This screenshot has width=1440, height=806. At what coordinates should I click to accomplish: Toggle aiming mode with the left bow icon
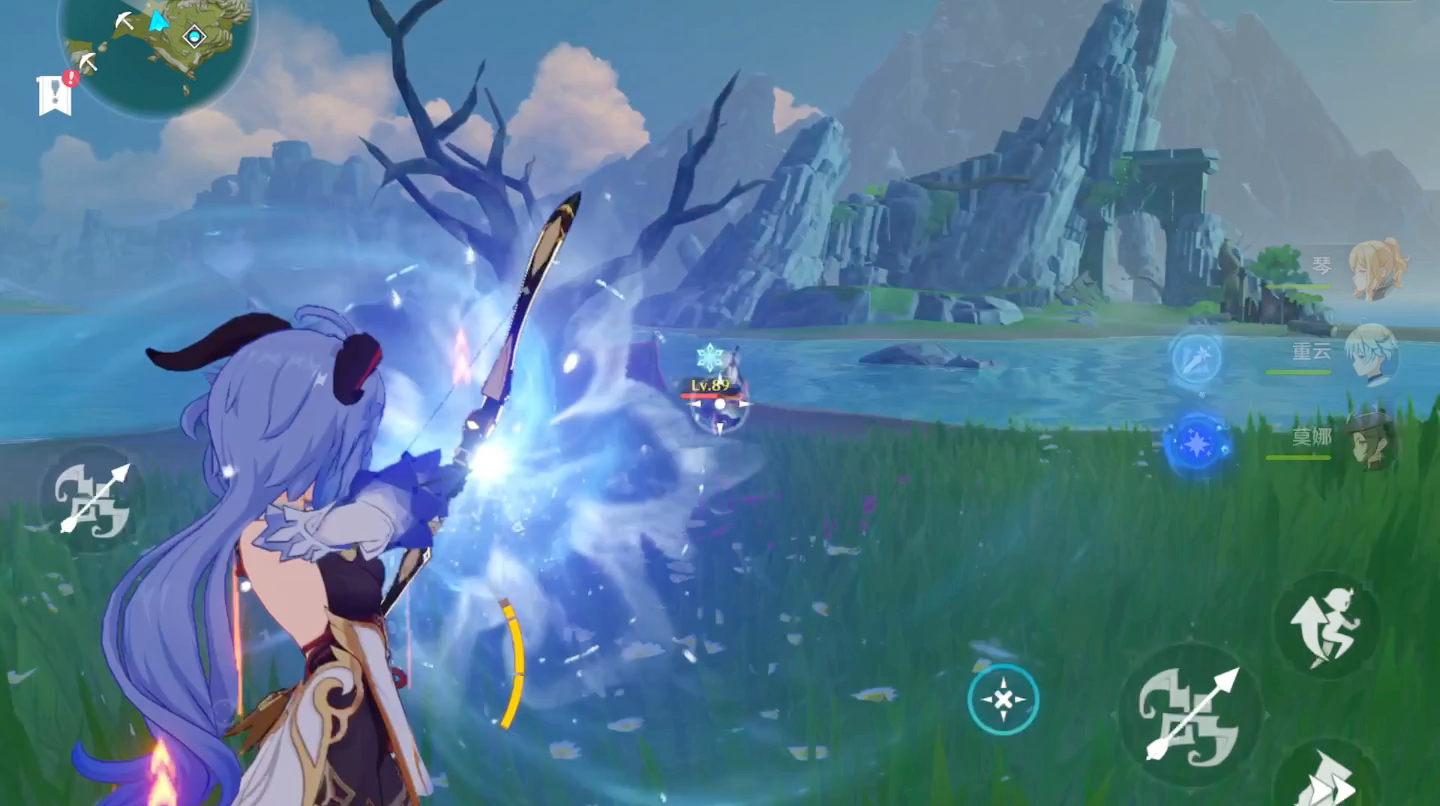tap(94, 497)
